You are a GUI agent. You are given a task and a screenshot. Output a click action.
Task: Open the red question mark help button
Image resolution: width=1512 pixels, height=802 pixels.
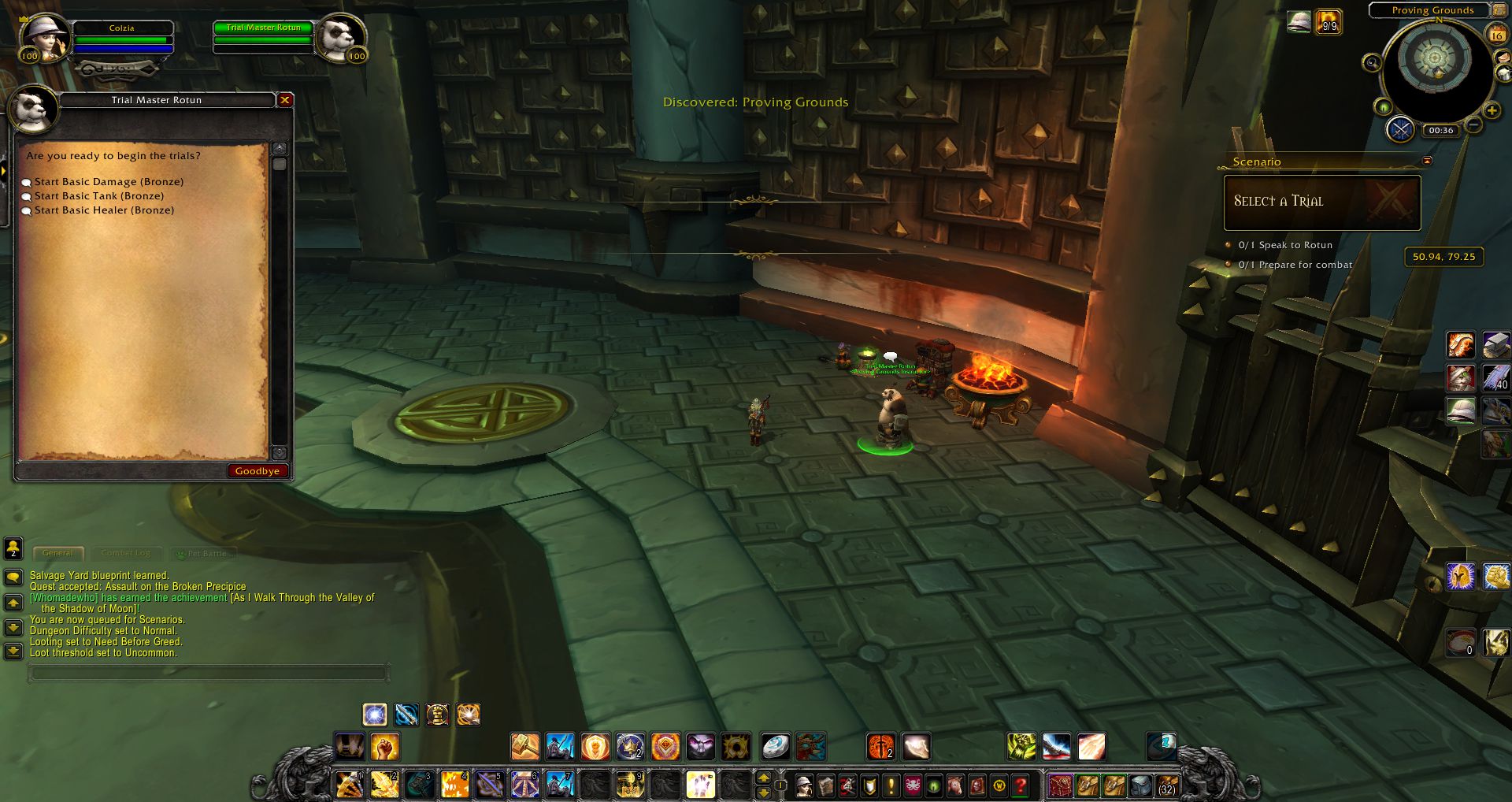pos(1021,785)
